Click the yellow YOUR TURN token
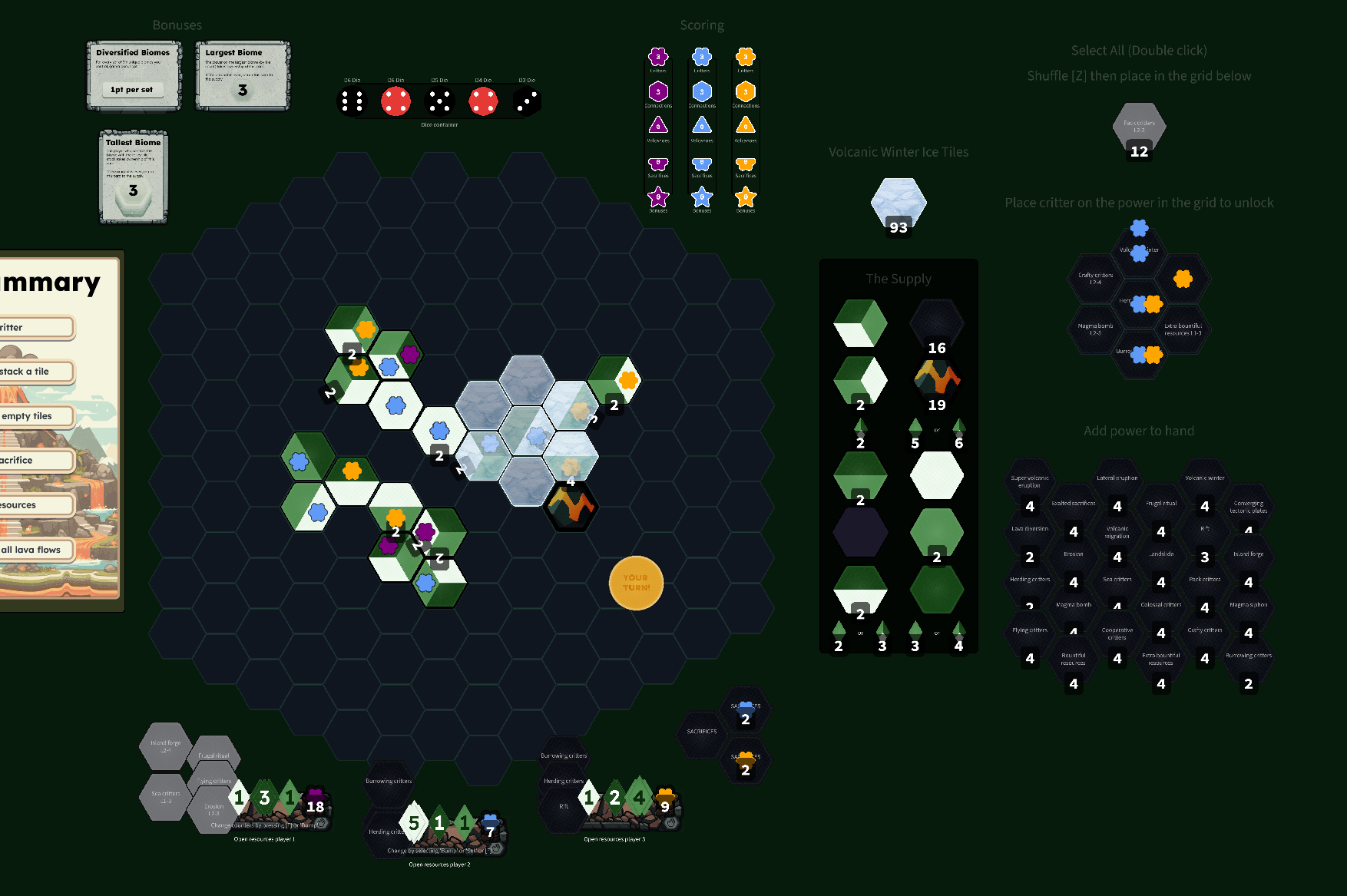 click(636, 583)
